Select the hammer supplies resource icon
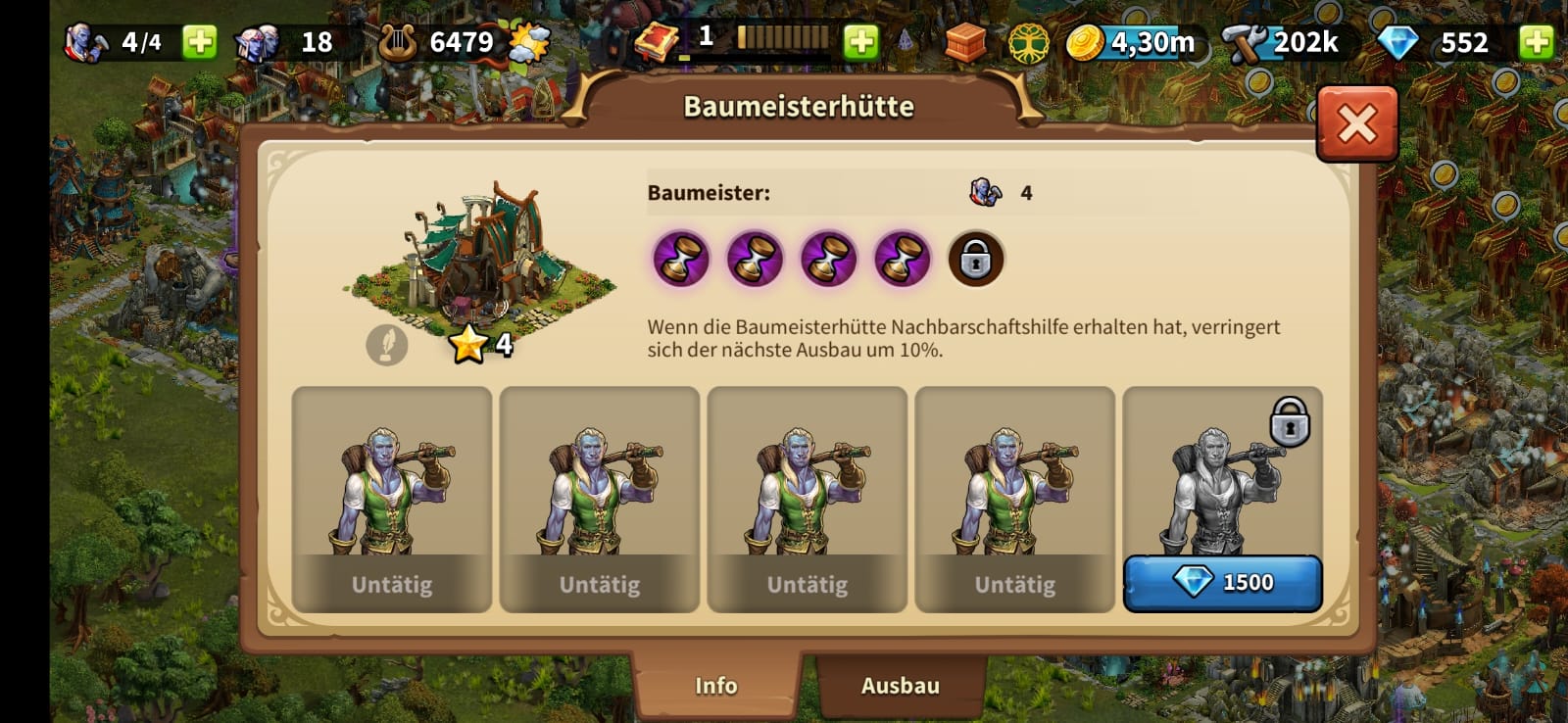Viewport: 1568px width, 723px height. point(1245,43)
